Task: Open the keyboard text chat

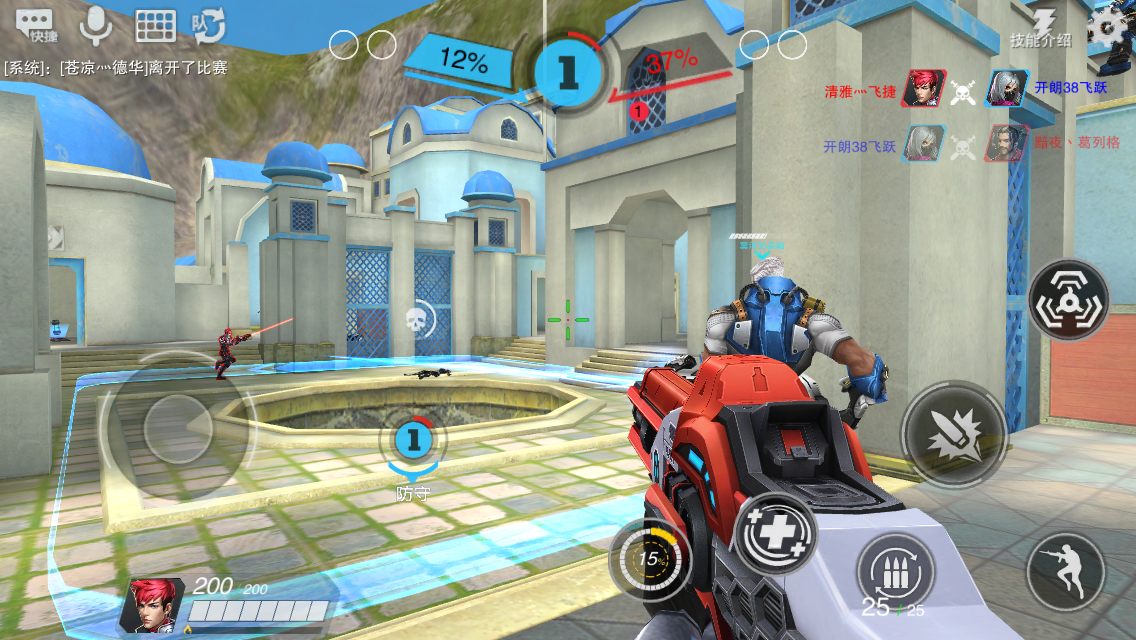Action: pyautogui.click(x=155, y=25)
